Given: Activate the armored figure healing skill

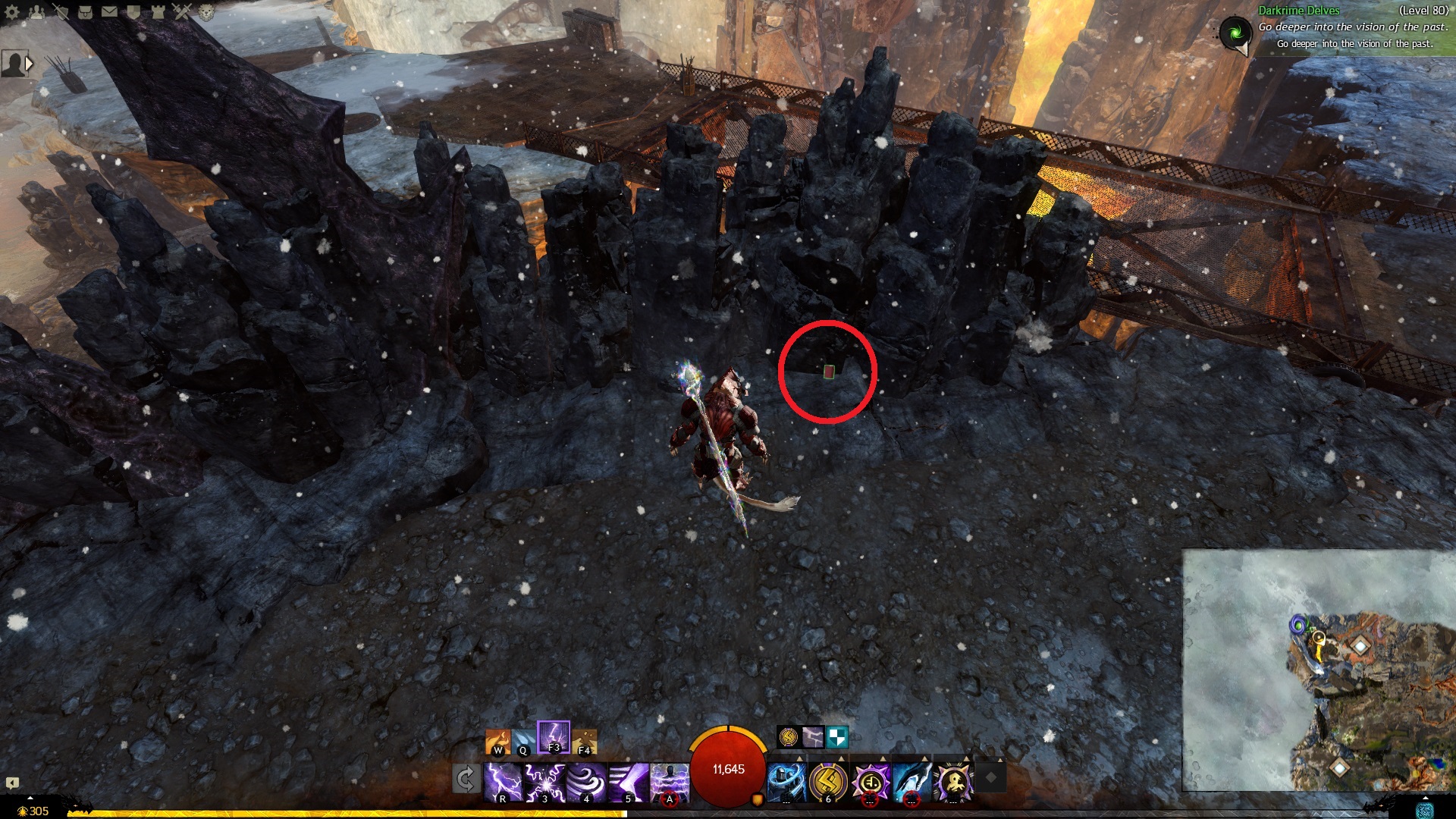Looking at the screenshot, I should click(x=786, y=781).
